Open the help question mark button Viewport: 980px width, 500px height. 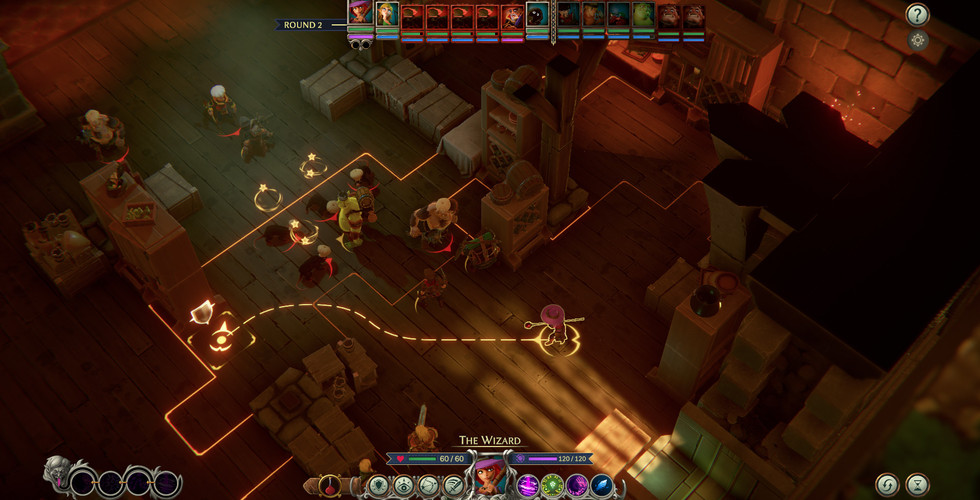pos(917,15)
